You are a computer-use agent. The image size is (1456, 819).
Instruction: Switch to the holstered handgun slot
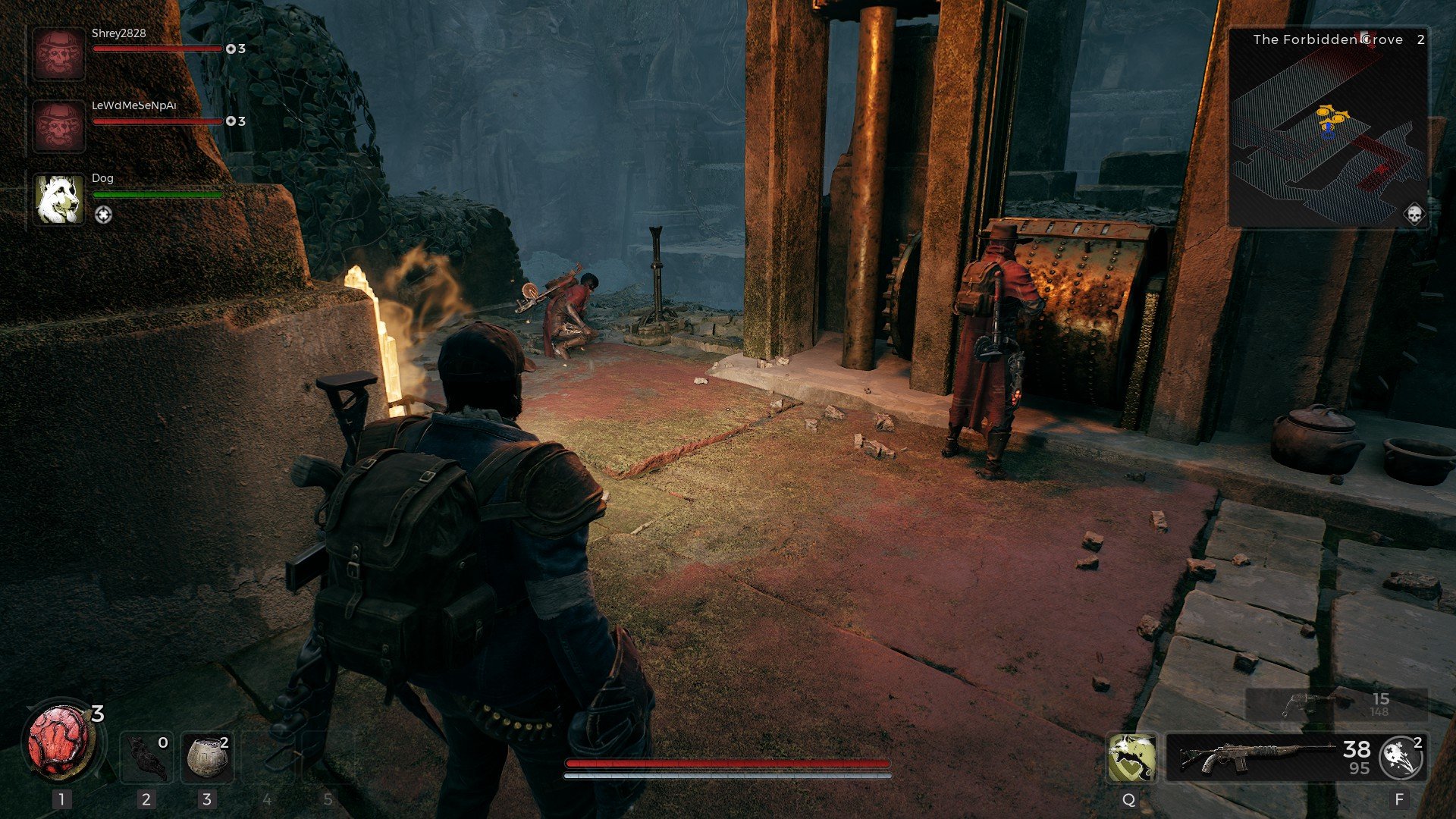tap(1336, 704)
